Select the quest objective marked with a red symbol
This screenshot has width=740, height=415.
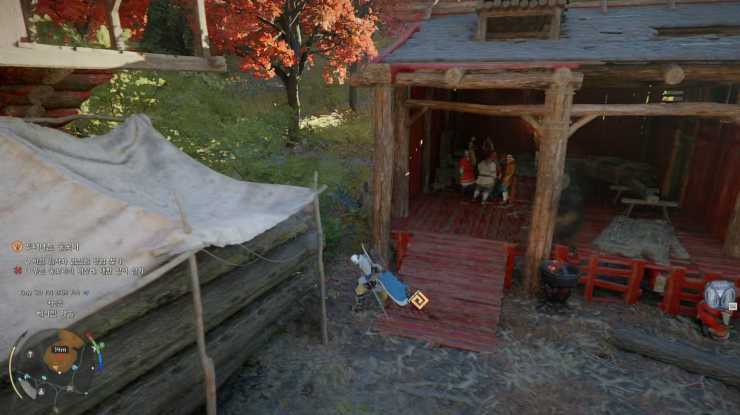pyautogui.click(x=84, y=270)
